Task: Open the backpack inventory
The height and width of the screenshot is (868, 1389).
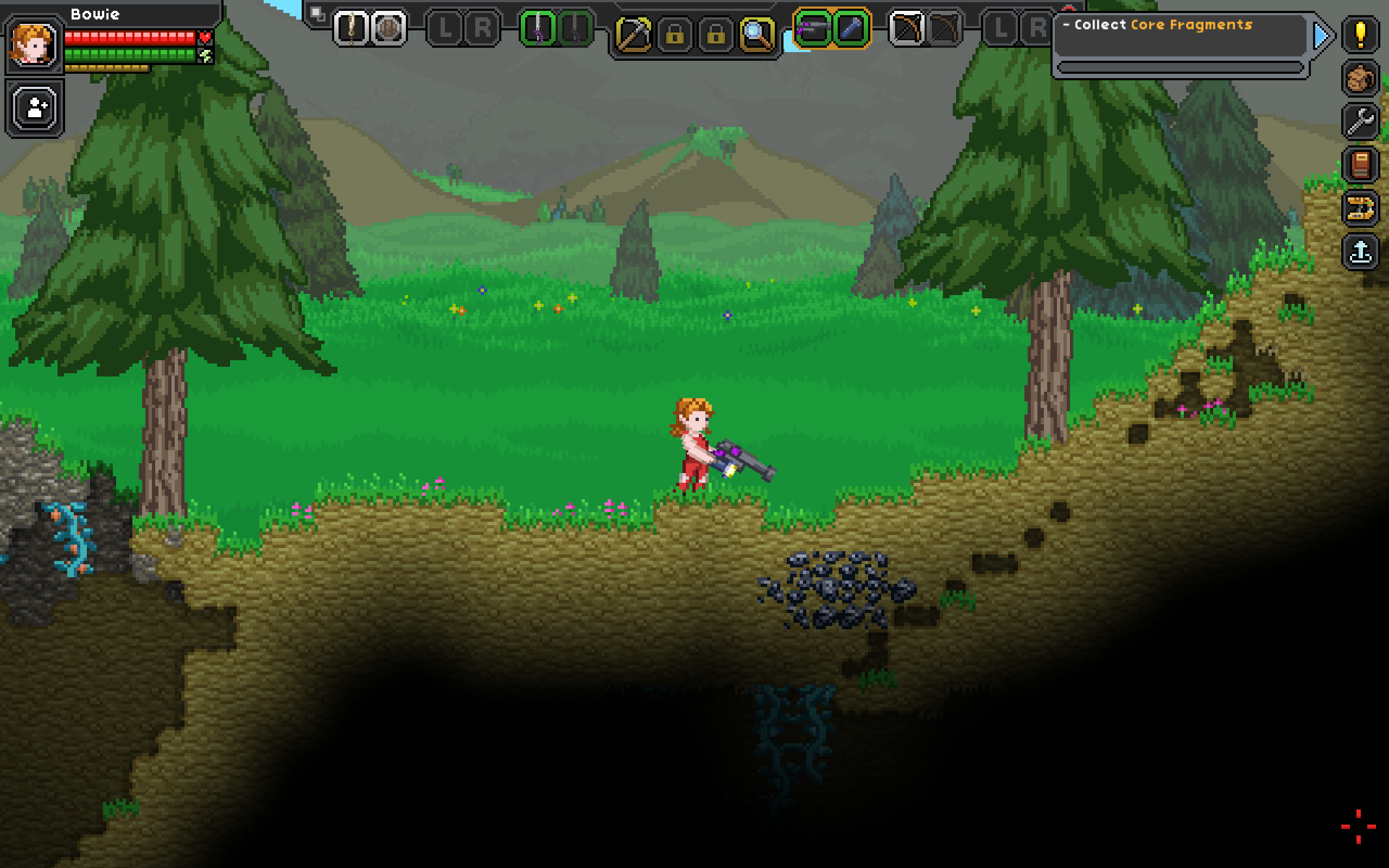Action: click(1360, 78)
